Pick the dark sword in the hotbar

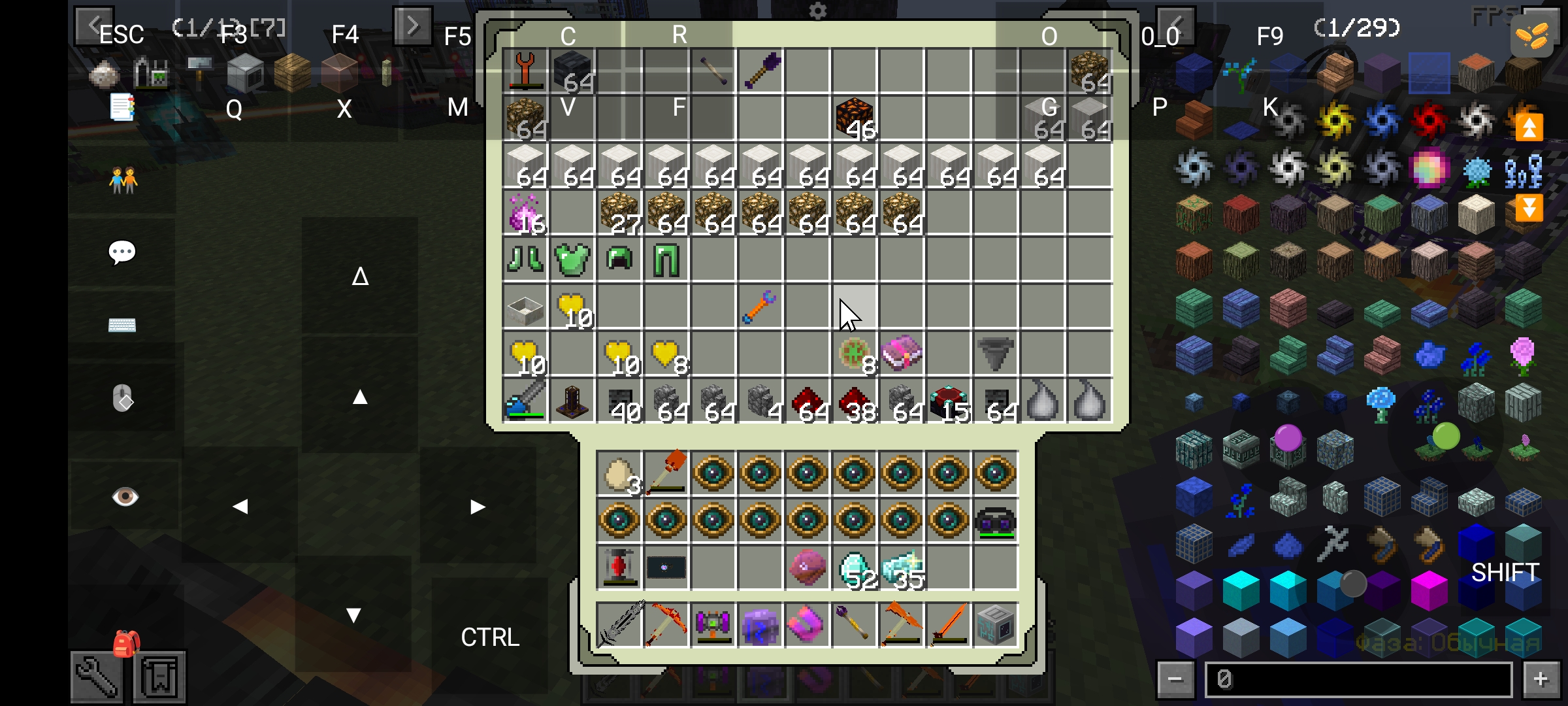click(x=619, y=625)
